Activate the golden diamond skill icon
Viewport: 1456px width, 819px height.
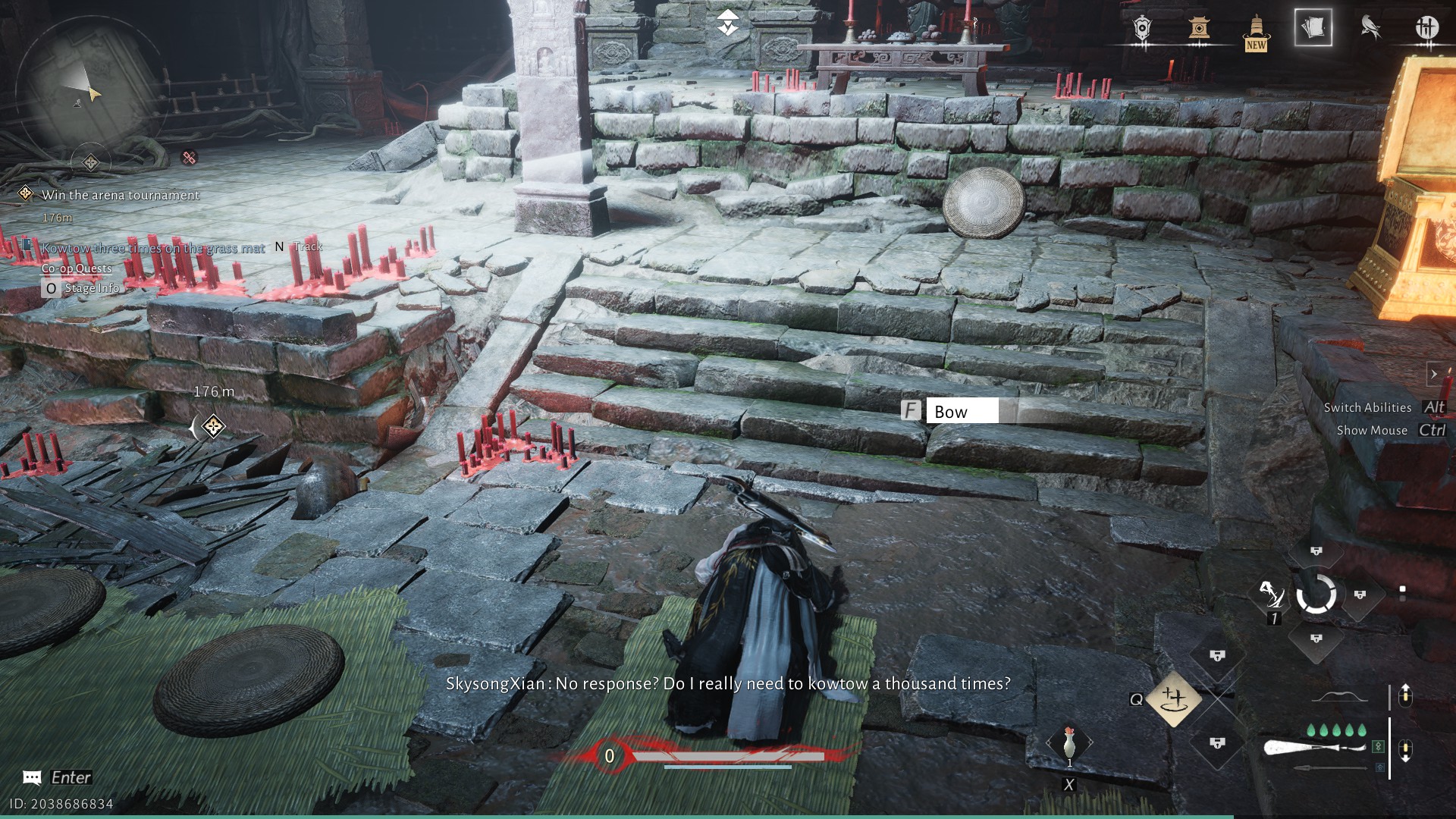tap(1173, 698)
